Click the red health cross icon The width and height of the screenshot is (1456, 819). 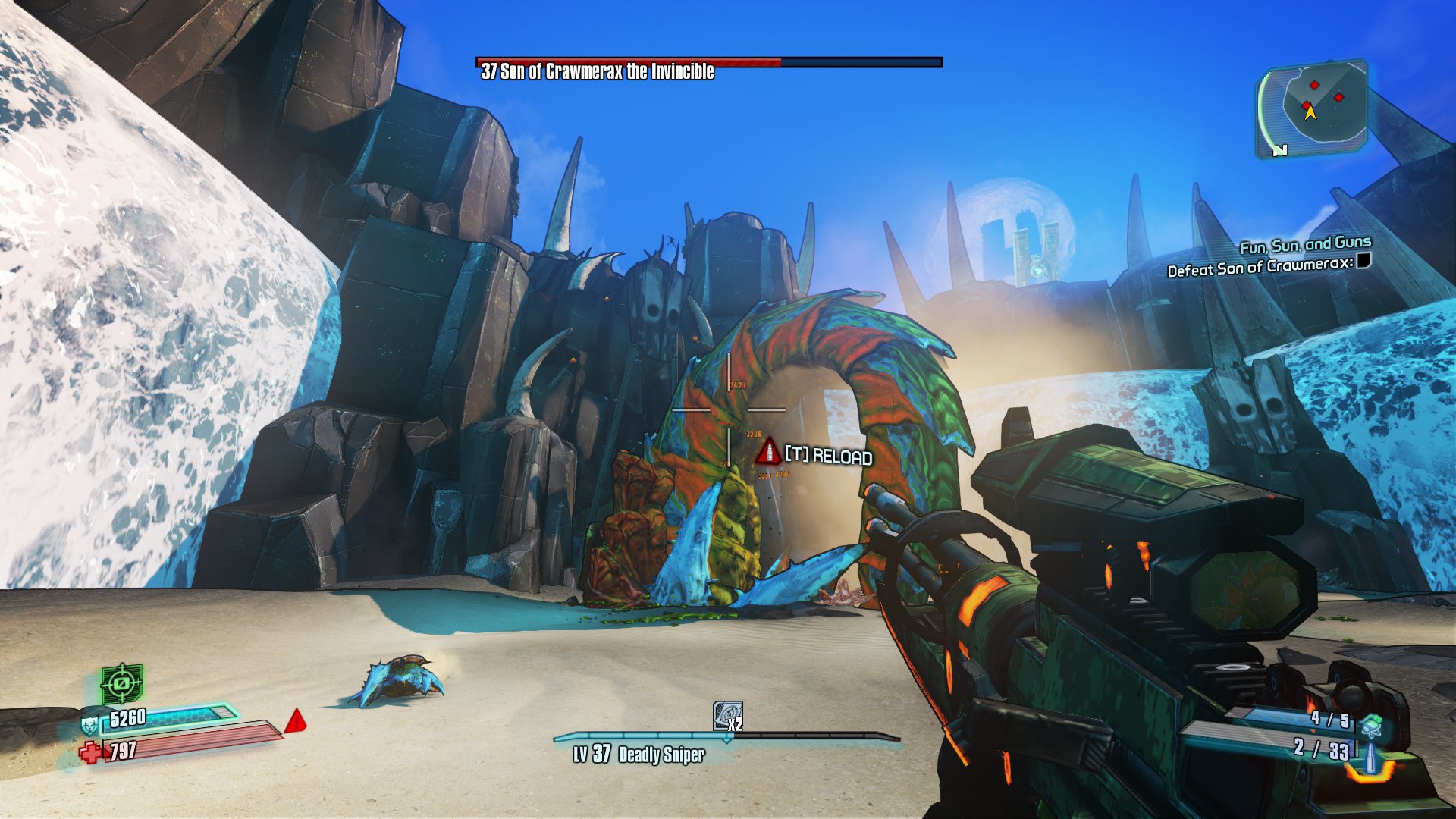[90, 752]
